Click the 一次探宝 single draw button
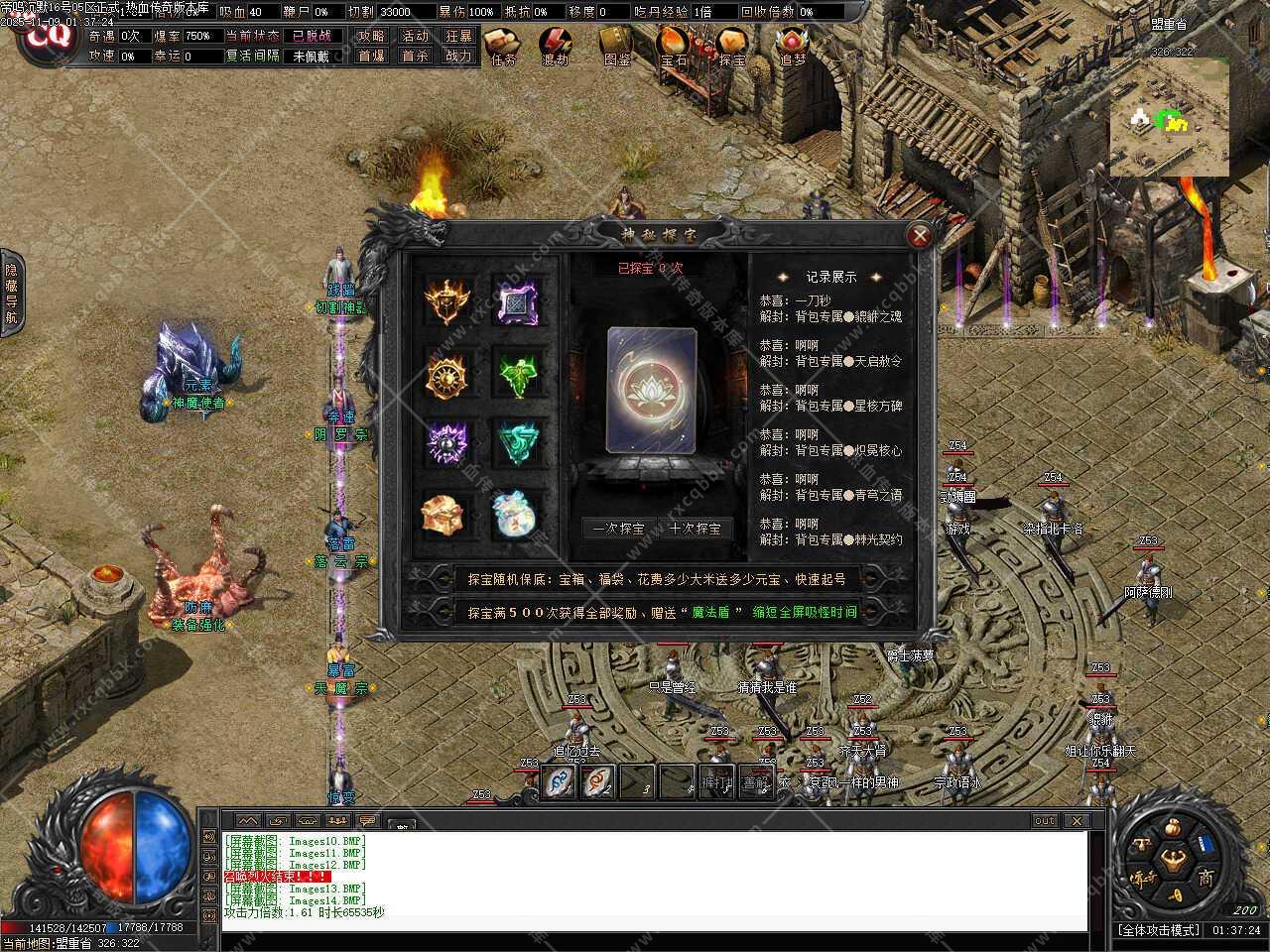This screenshot has height=952, width=1270. pyautogui.click(x=618, y=529)
